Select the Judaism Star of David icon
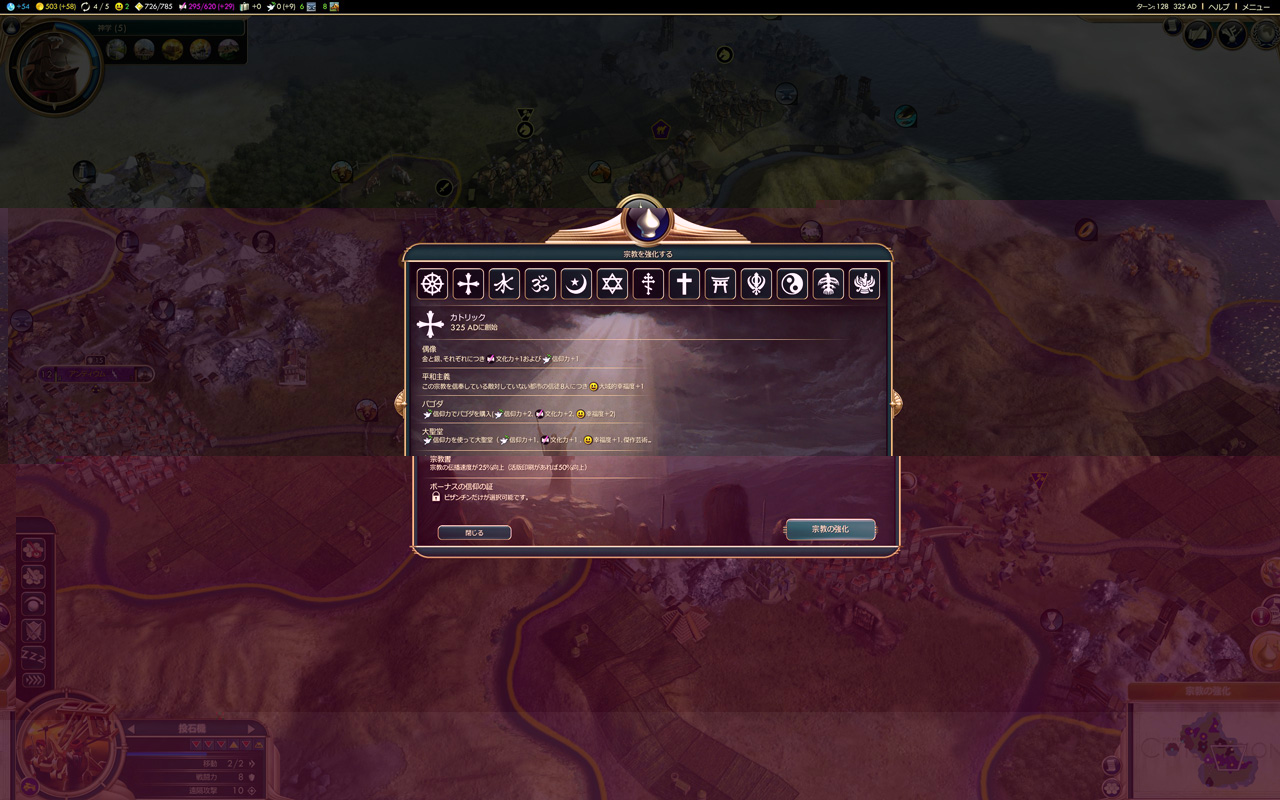The image size is (1280, 800). pos(612,284)
